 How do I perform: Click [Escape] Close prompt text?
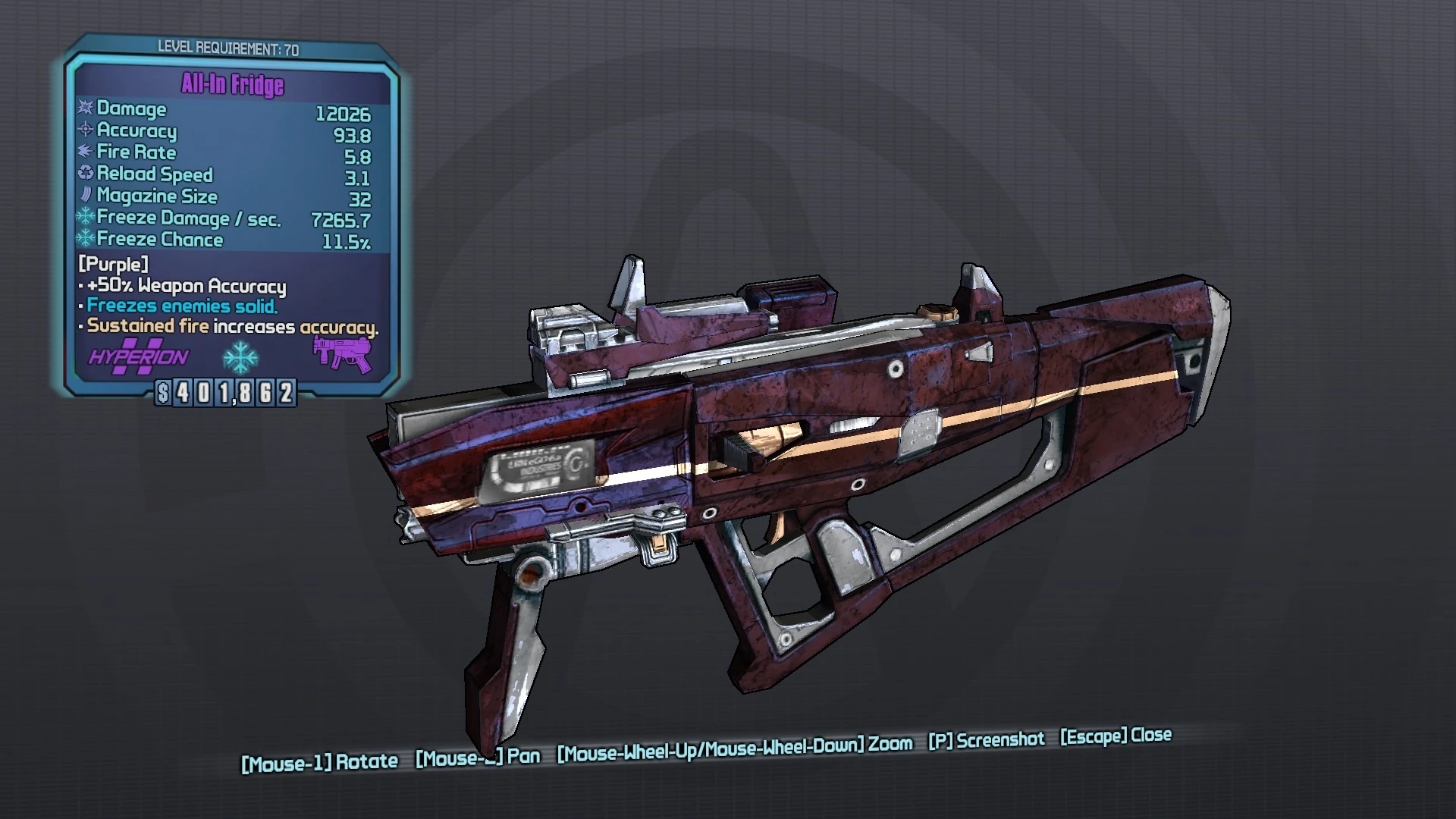pyautogui.click(x=1116, y=736)
